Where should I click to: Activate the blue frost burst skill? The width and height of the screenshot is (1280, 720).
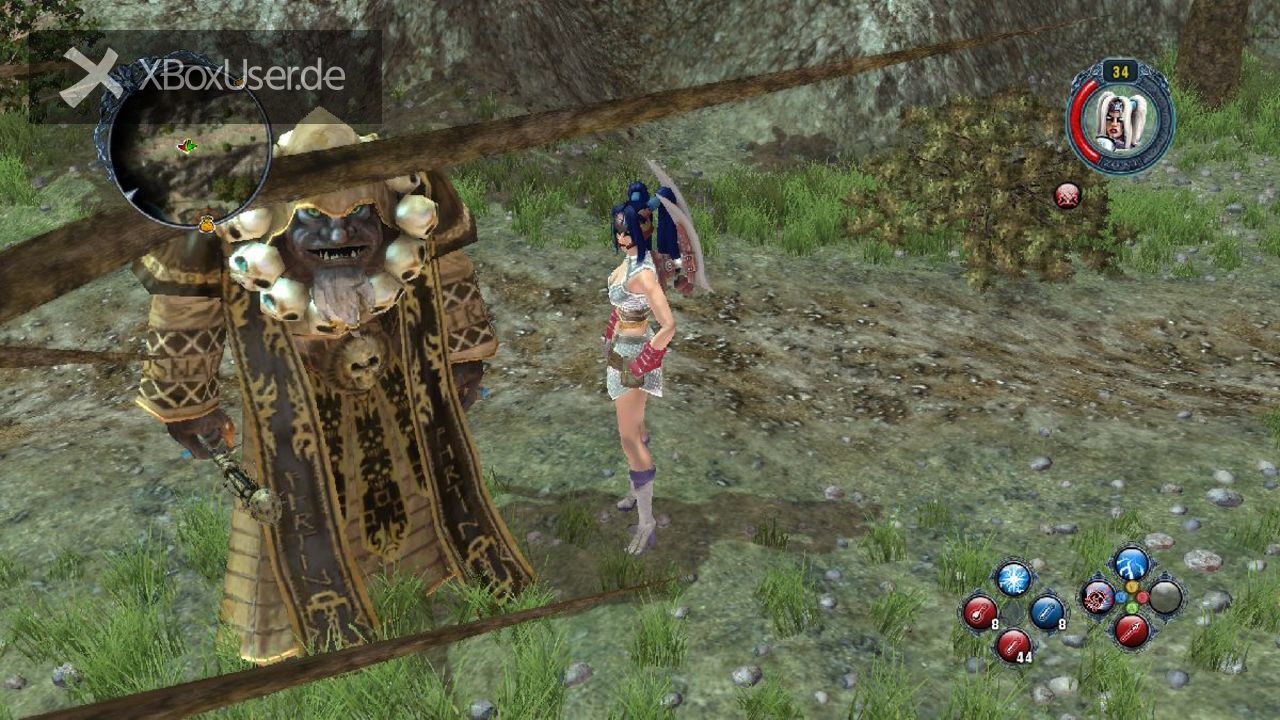tap(1013, 580)
